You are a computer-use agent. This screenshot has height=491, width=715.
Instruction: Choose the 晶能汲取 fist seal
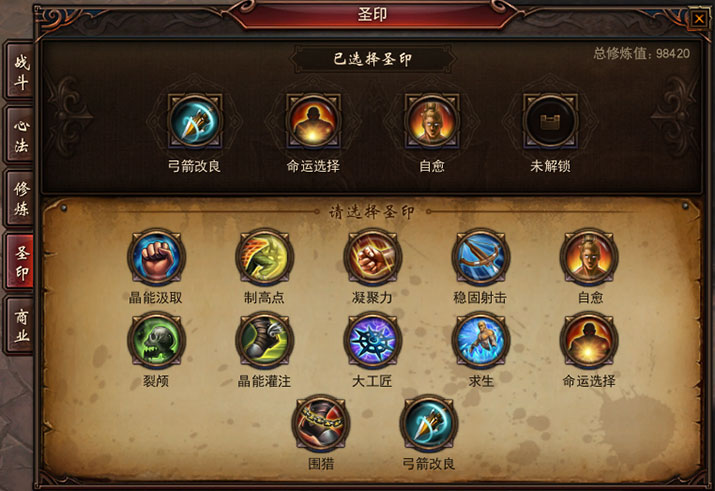156,257
